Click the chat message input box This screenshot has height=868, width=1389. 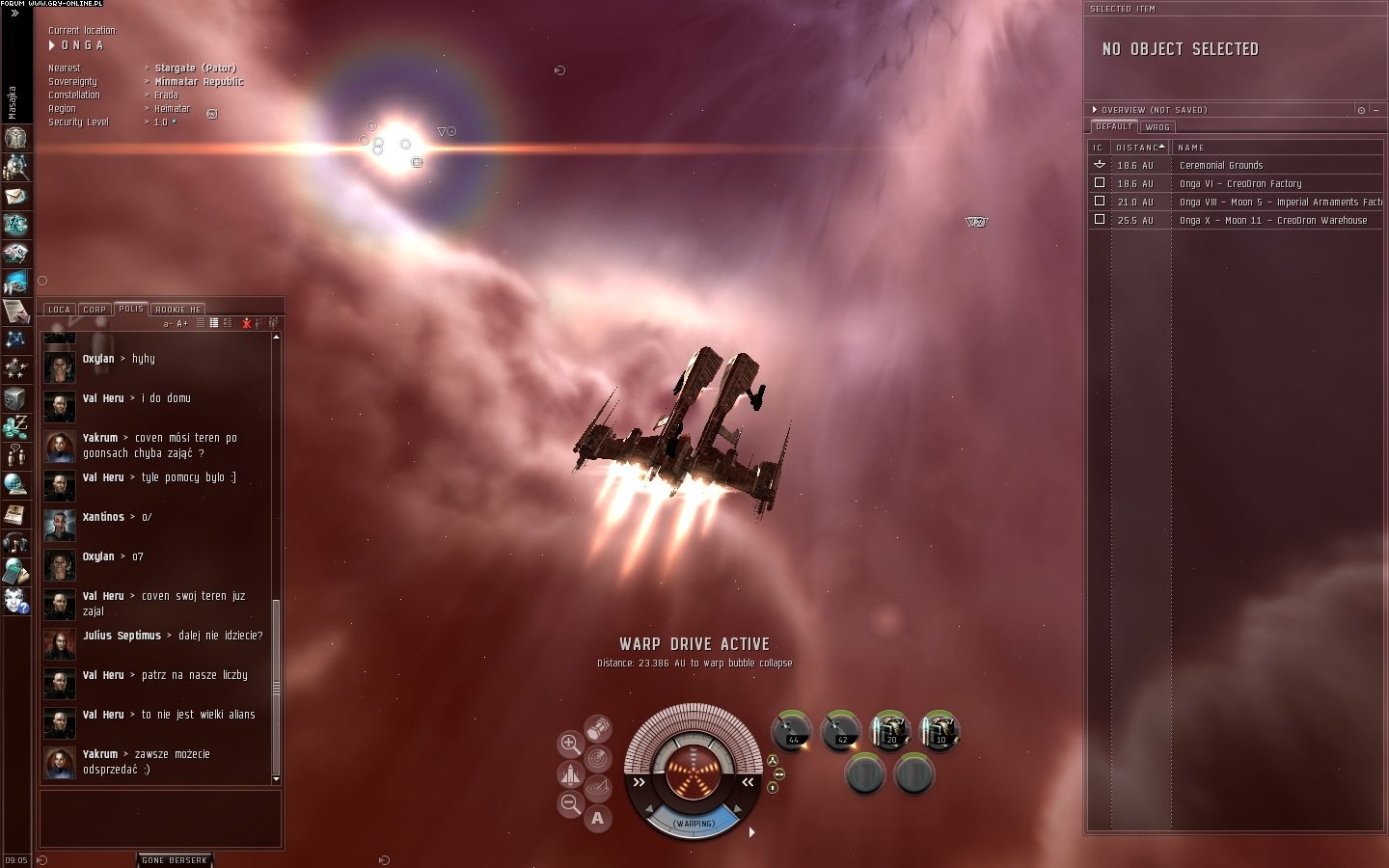click(x=161, y=819)
